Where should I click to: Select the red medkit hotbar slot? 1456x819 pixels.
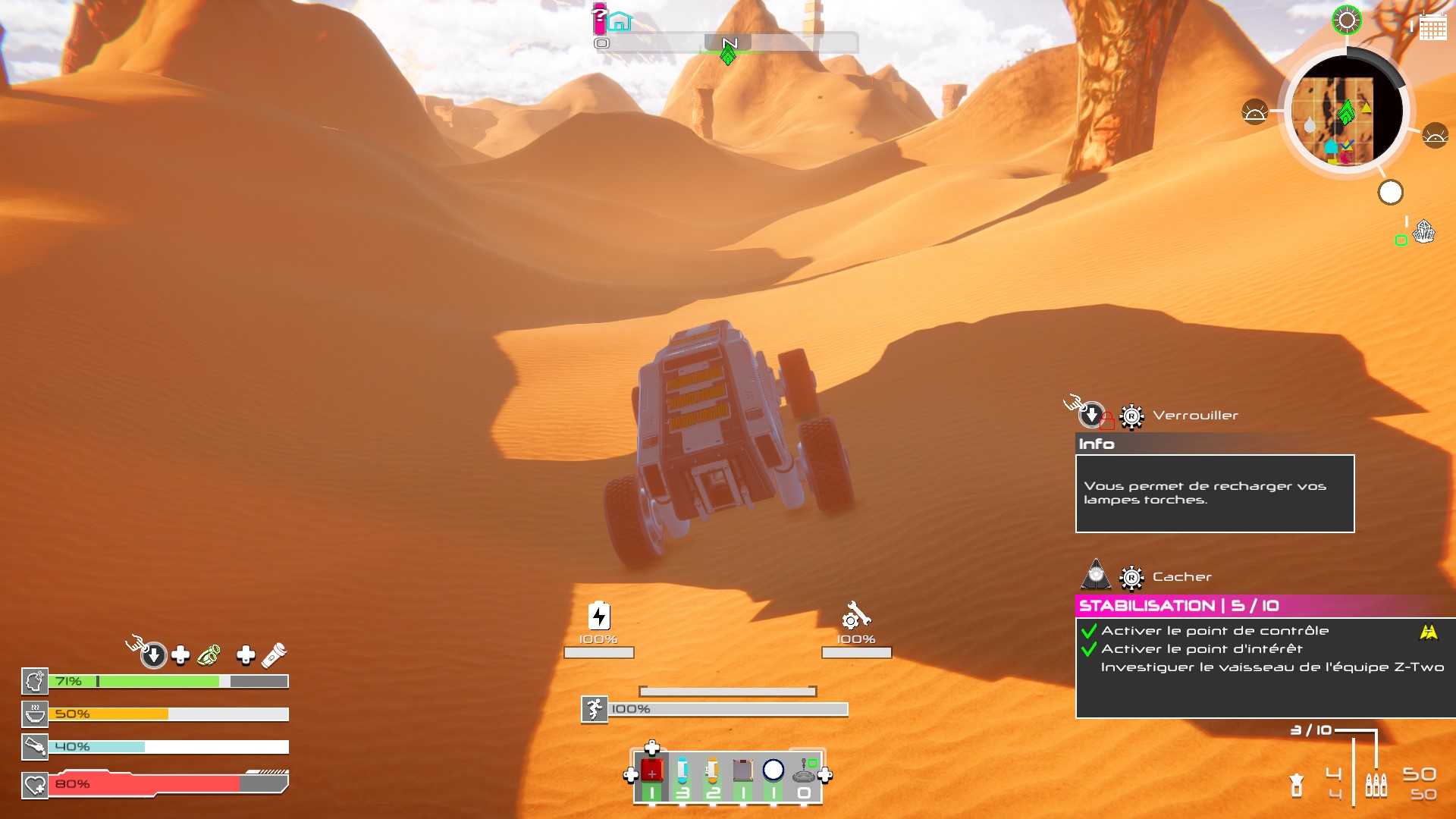652,772
